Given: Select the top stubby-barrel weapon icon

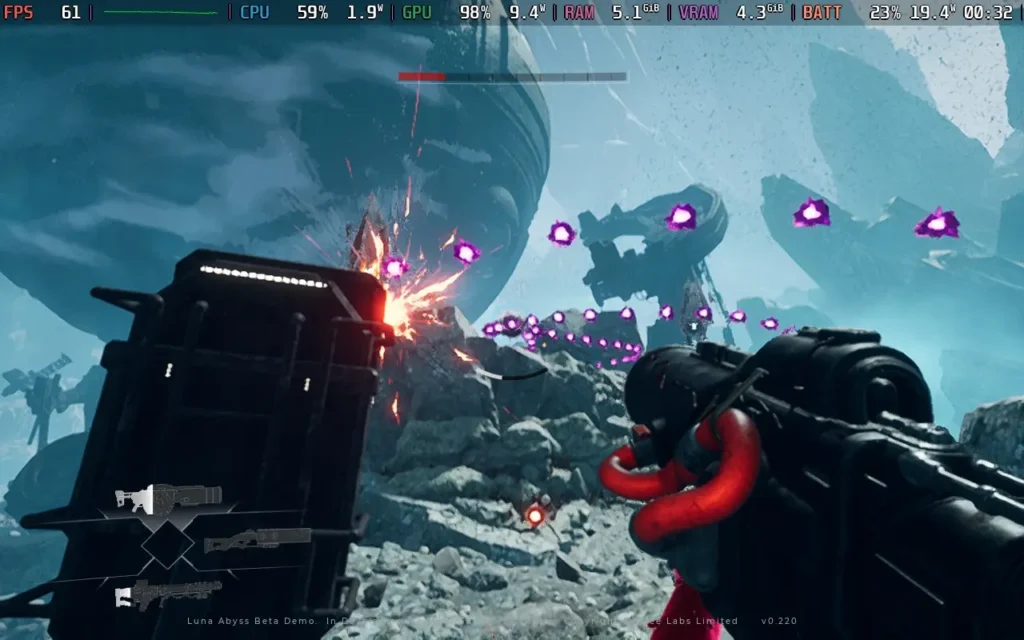Looking at the screenshot, I should (167, 496).
